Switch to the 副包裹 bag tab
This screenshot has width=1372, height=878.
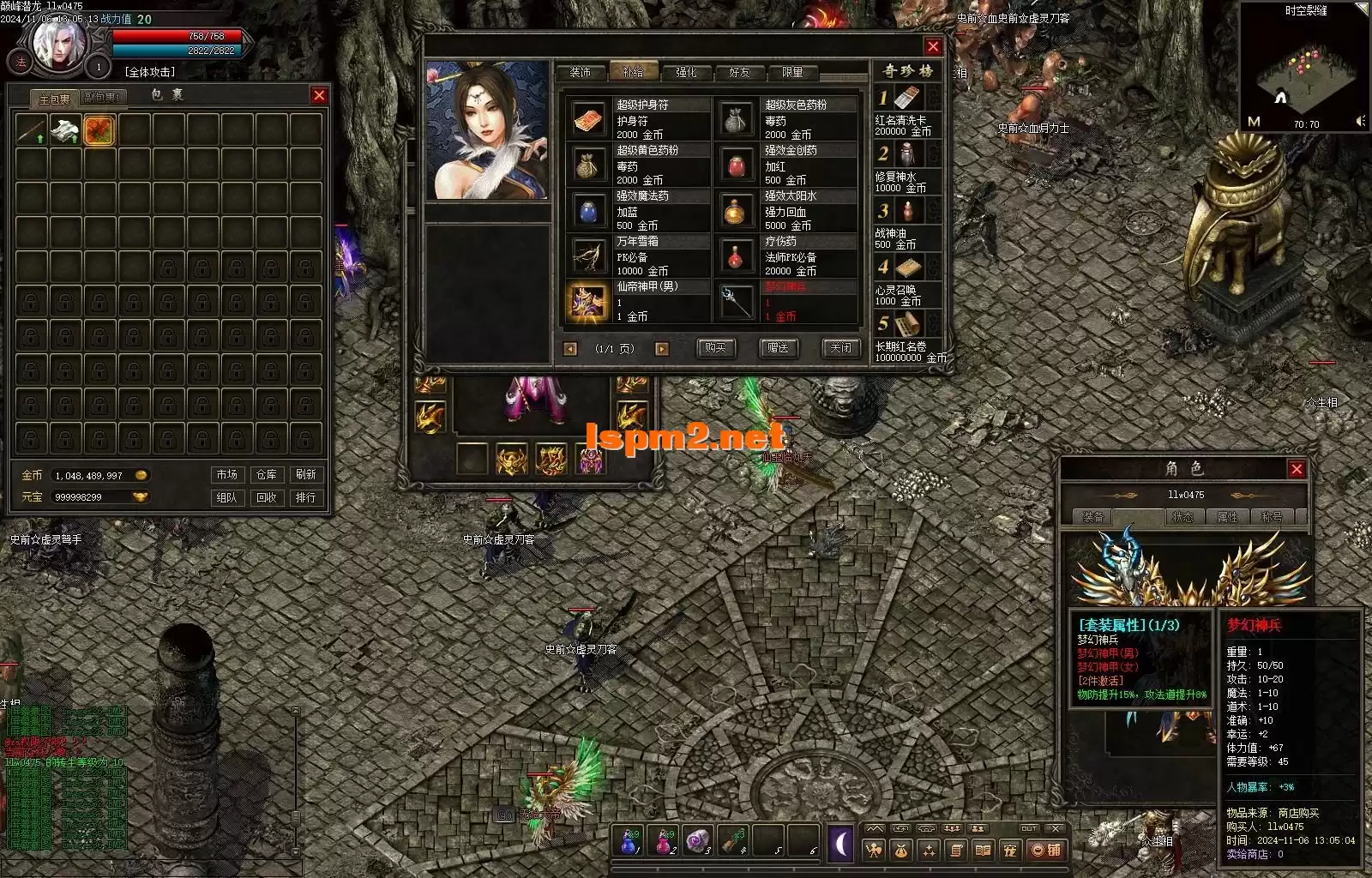(x=104, y=99)
